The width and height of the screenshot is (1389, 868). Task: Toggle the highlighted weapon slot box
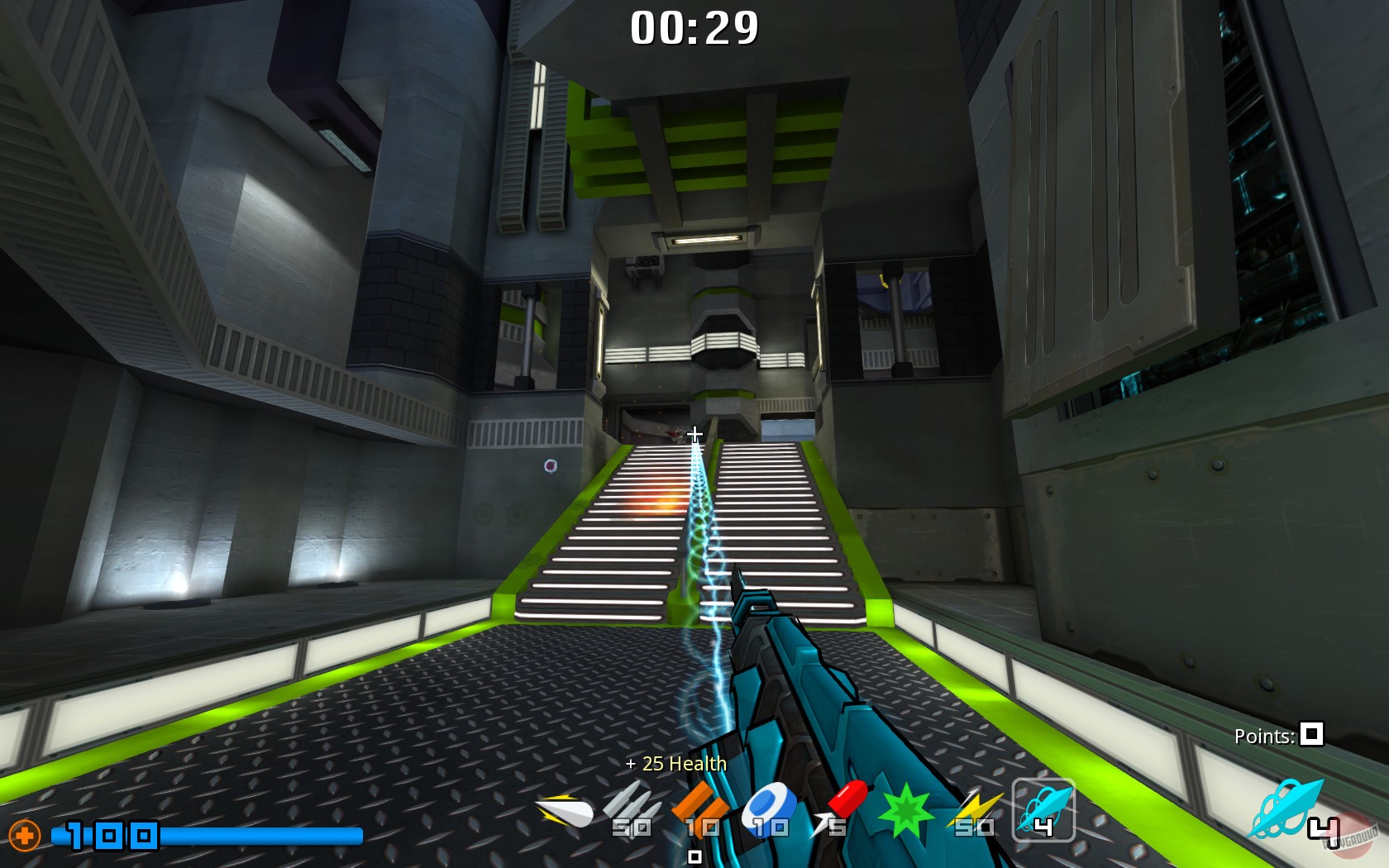coord(1042,814)
